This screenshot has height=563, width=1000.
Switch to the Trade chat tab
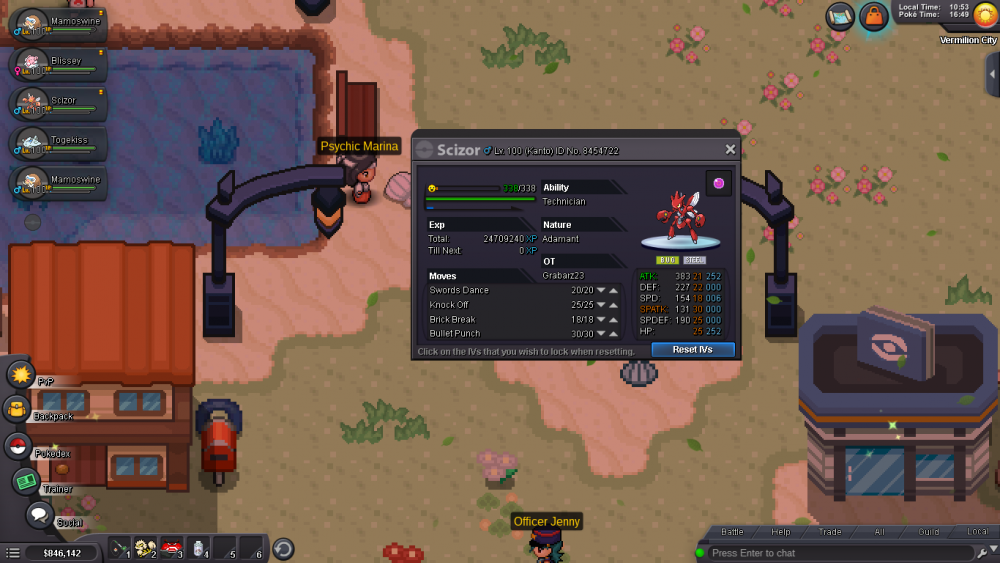click(x=830, y=532)
